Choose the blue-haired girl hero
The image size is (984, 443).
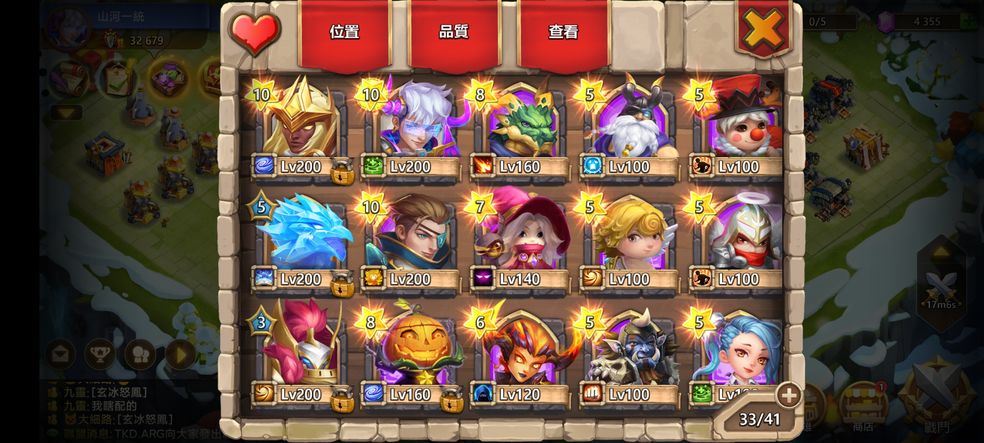738,350
